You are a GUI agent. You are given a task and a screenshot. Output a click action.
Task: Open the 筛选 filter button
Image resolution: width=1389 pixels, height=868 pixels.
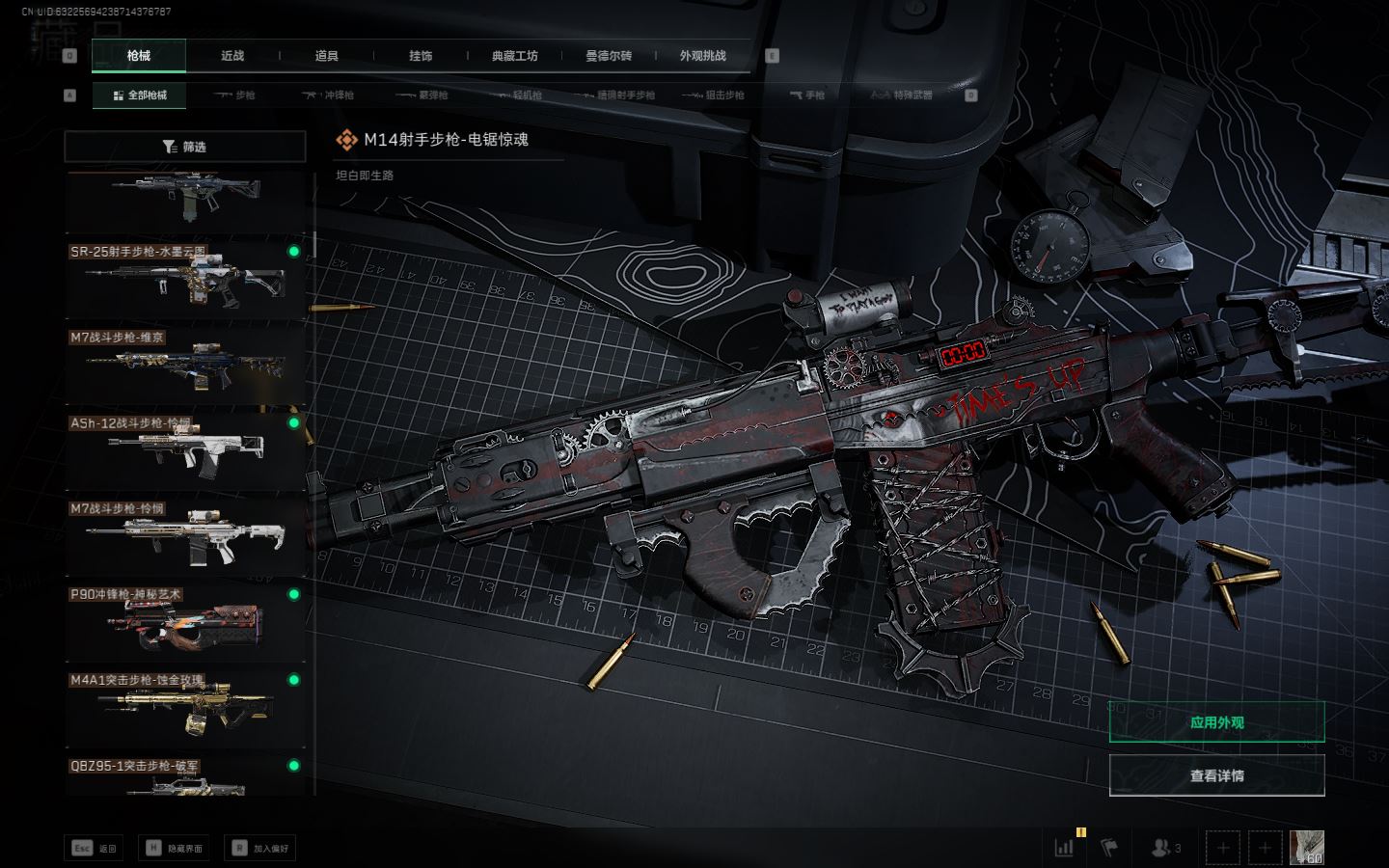tap(184, 147)
